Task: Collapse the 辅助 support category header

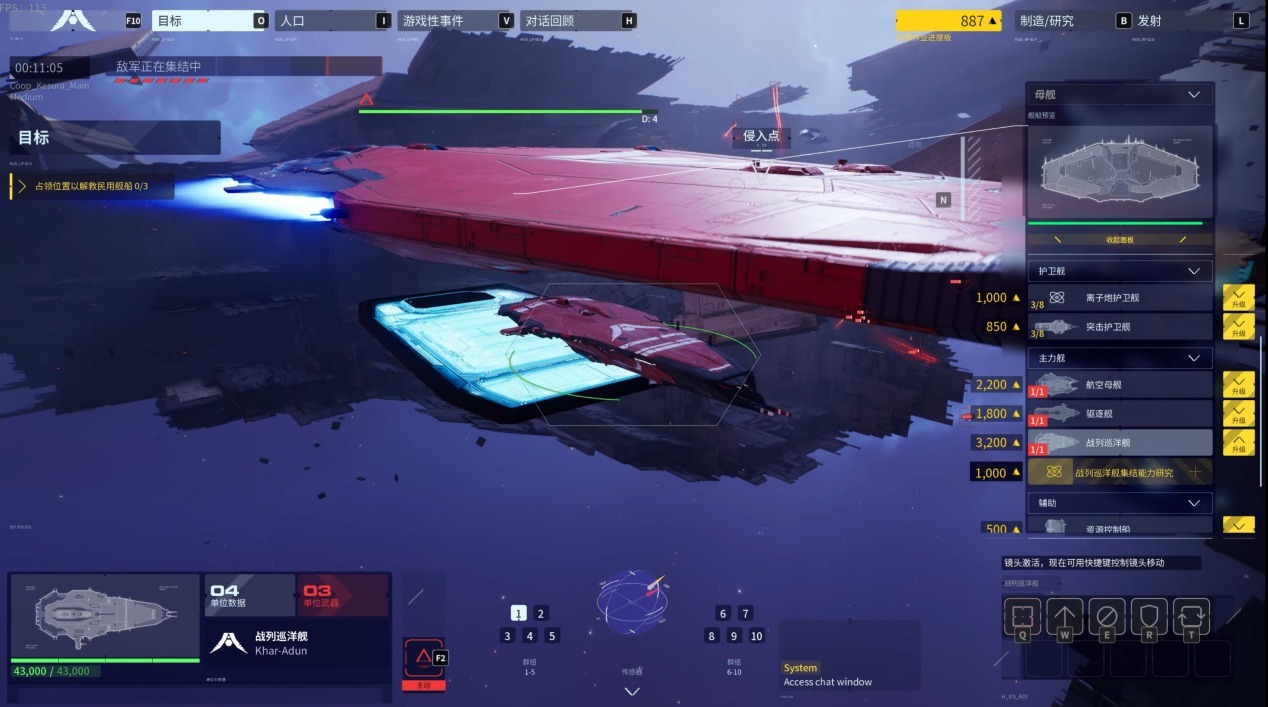Action: (1119, 503)
